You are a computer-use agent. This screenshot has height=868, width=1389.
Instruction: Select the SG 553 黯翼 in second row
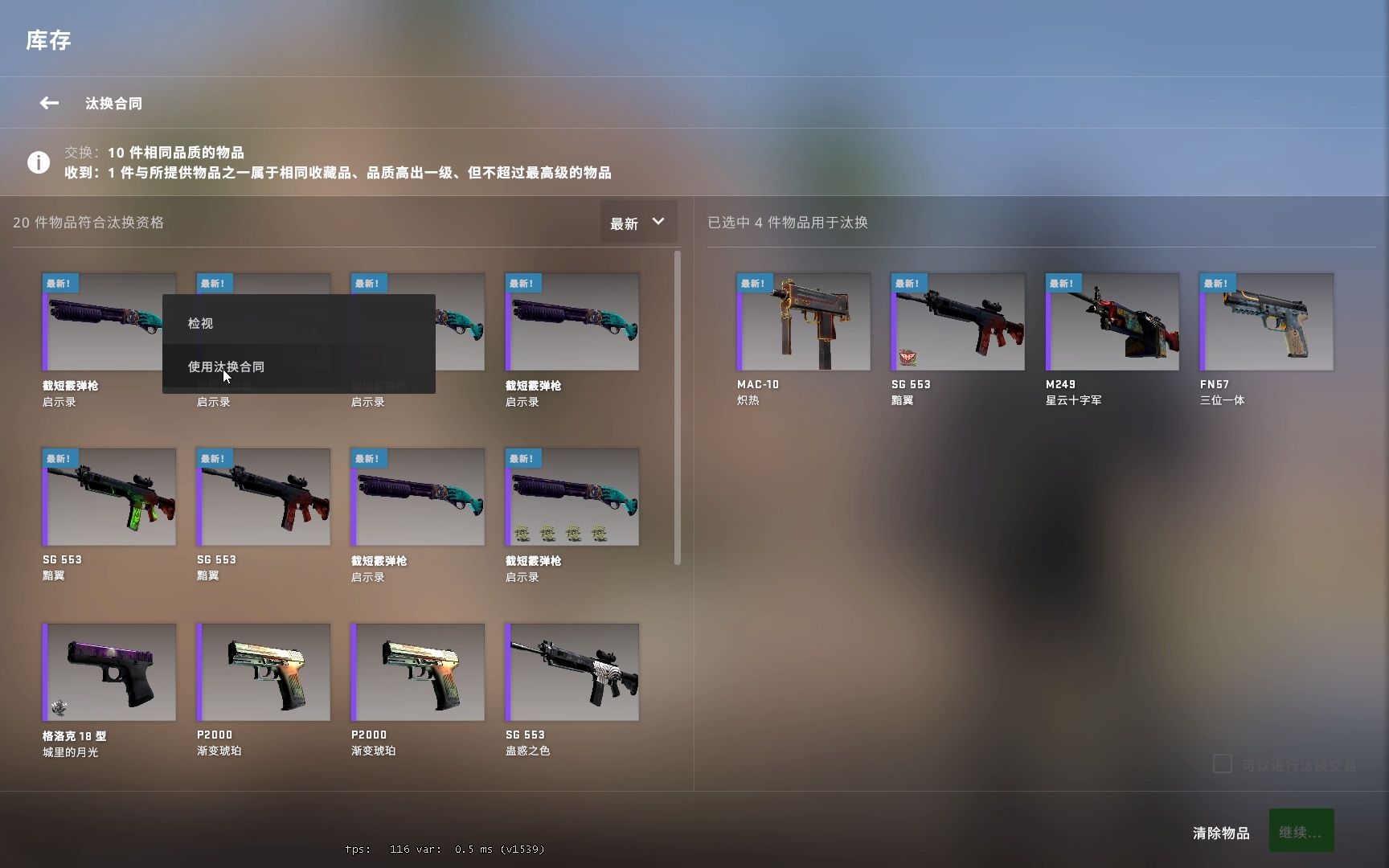(109, 497)
